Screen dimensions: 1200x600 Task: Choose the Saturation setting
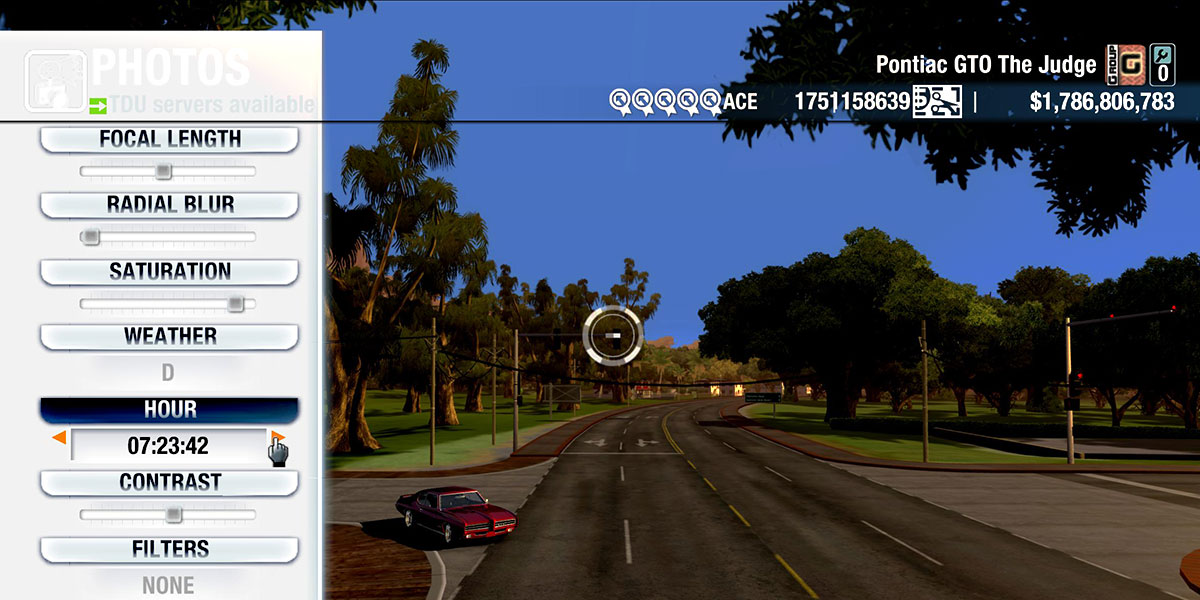tap(169, 271)
